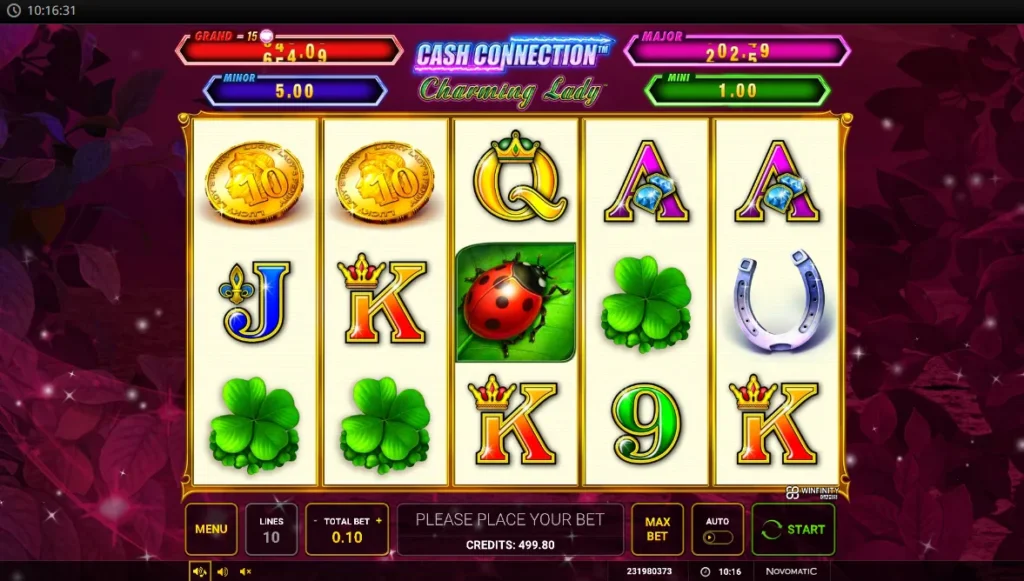1024x581 pixels.
Task: Increase total bet with the plus sign
Action: point(379,521)
